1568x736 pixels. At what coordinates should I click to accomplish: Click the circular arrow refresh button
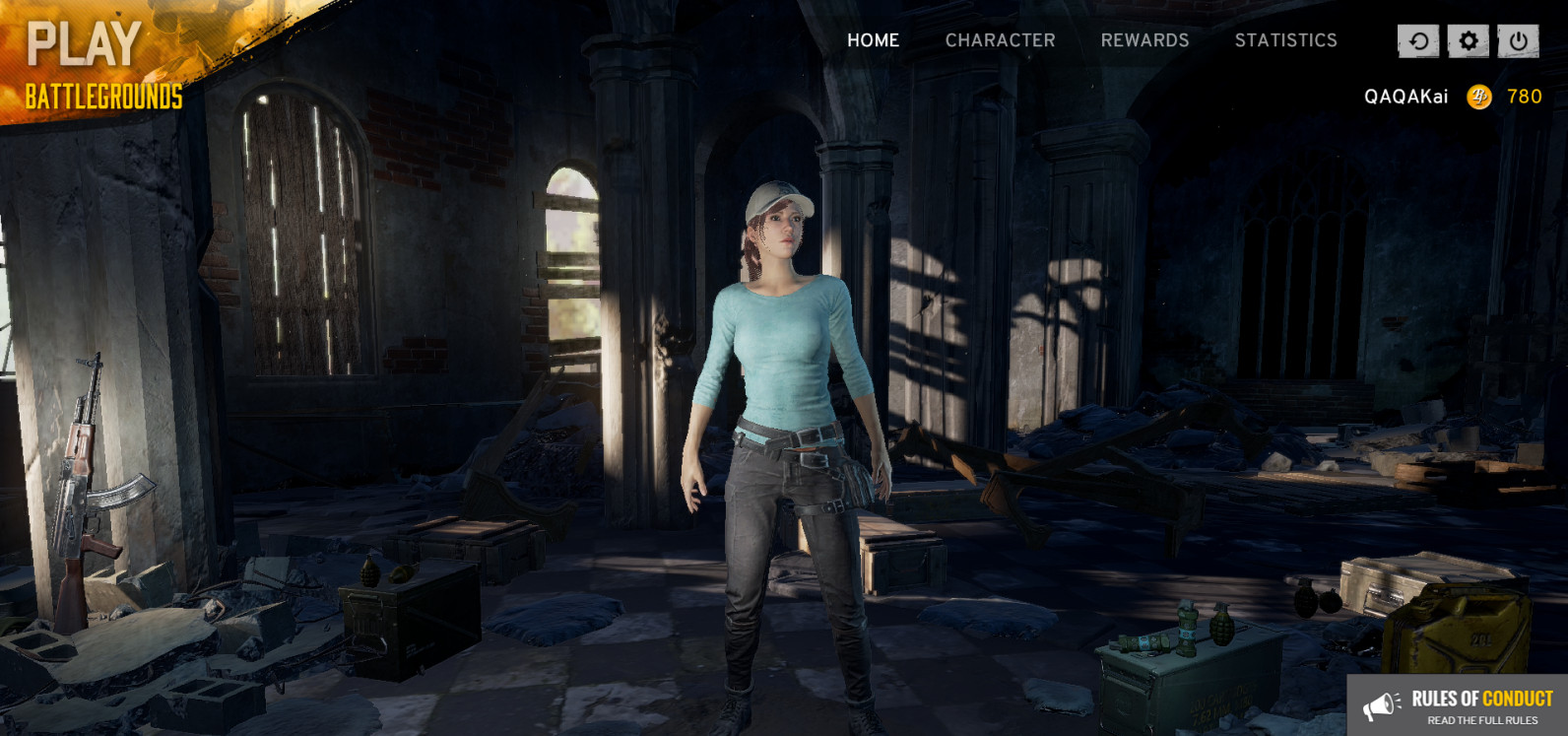pos(1418,41)
